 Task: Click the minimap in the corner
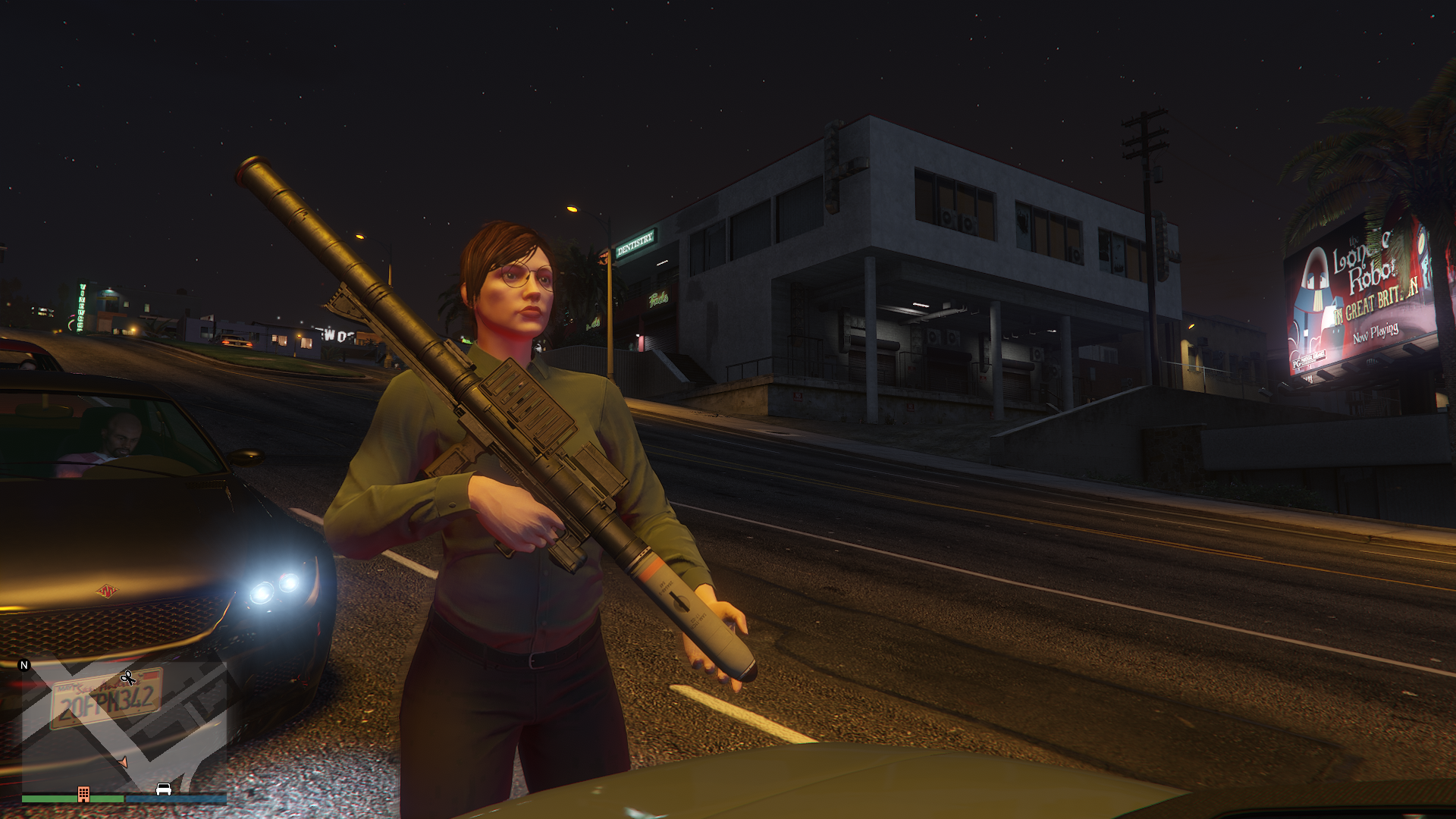coord(124,726)
